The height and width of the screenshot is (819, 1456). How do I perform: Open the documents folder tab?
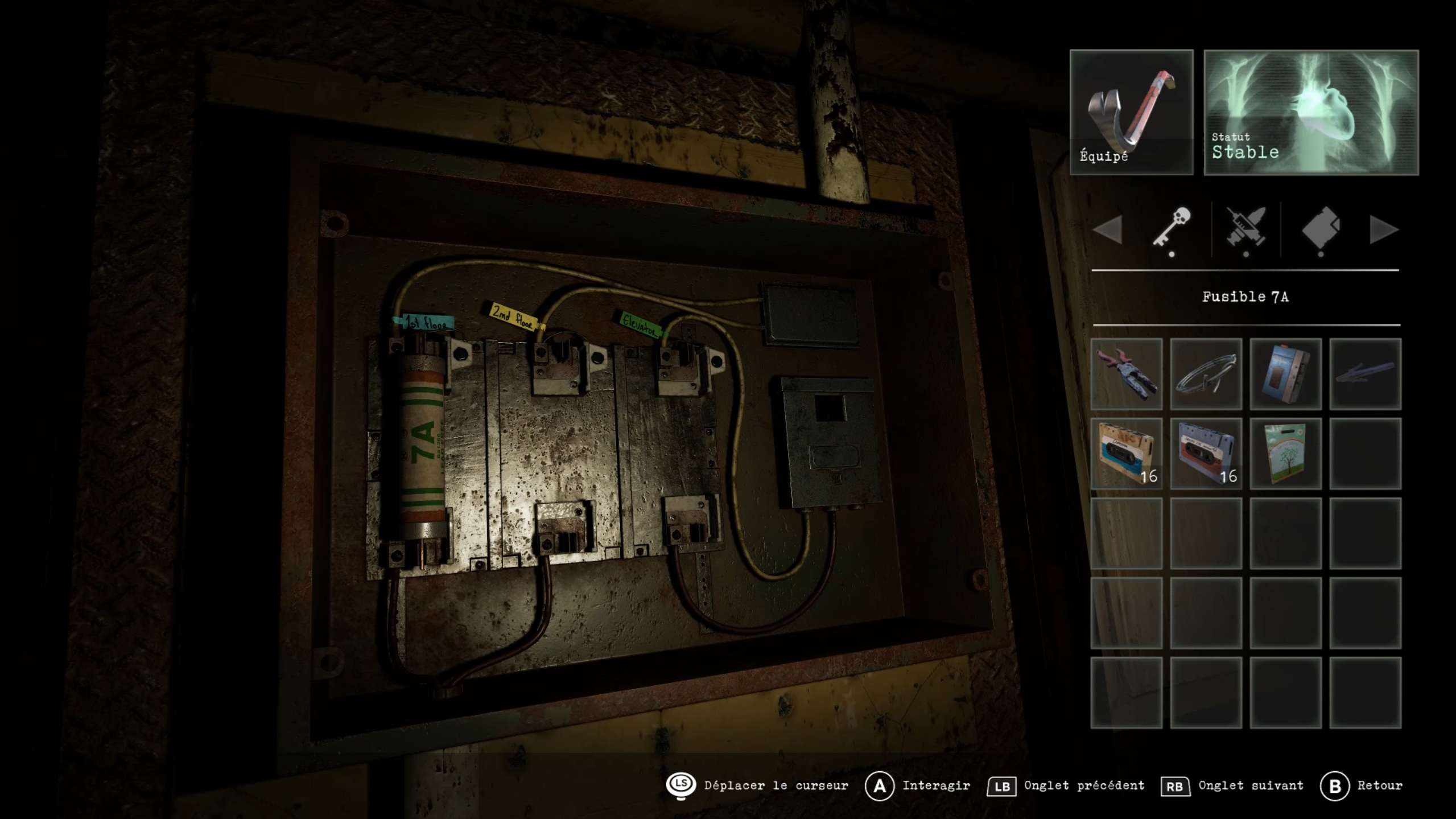tap(1321, 228)
